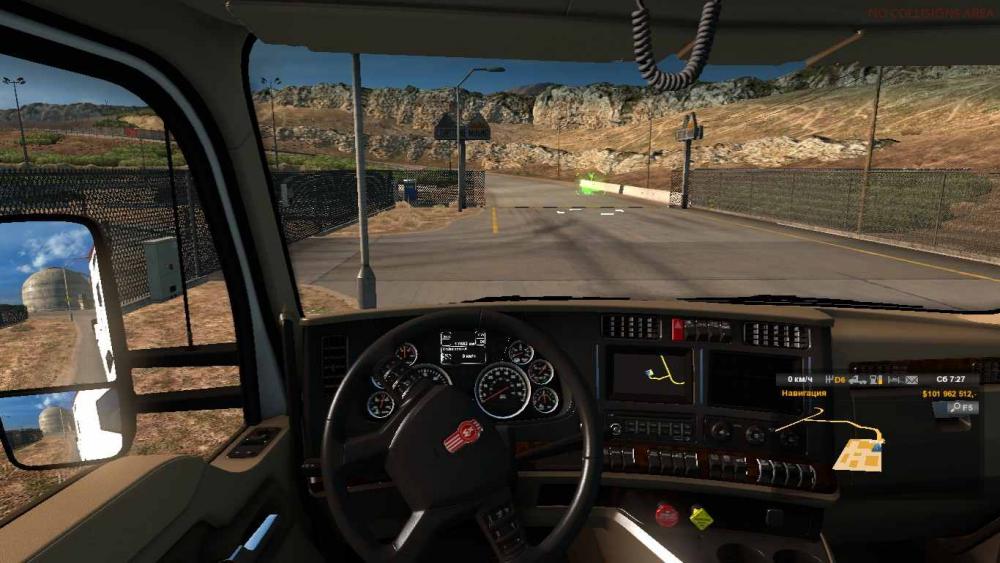Click the envelope messages icon
The width and height of the screenshot is (1000, 563).
(x=911, y=380)
